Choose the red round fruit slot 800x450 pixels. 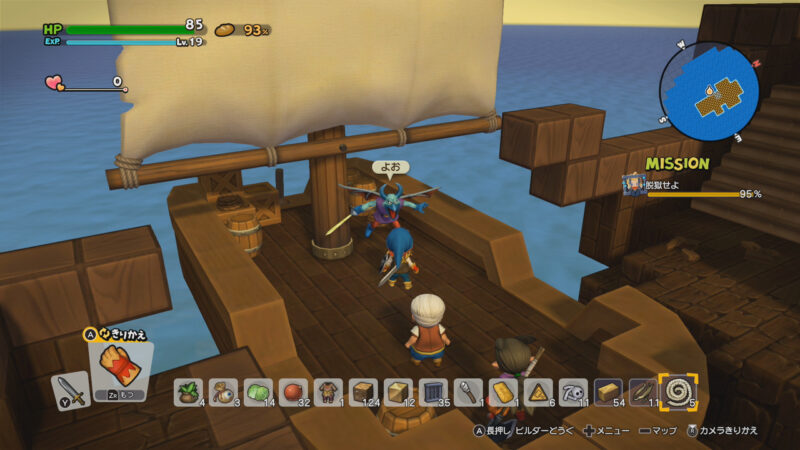[x=293, y=391]
